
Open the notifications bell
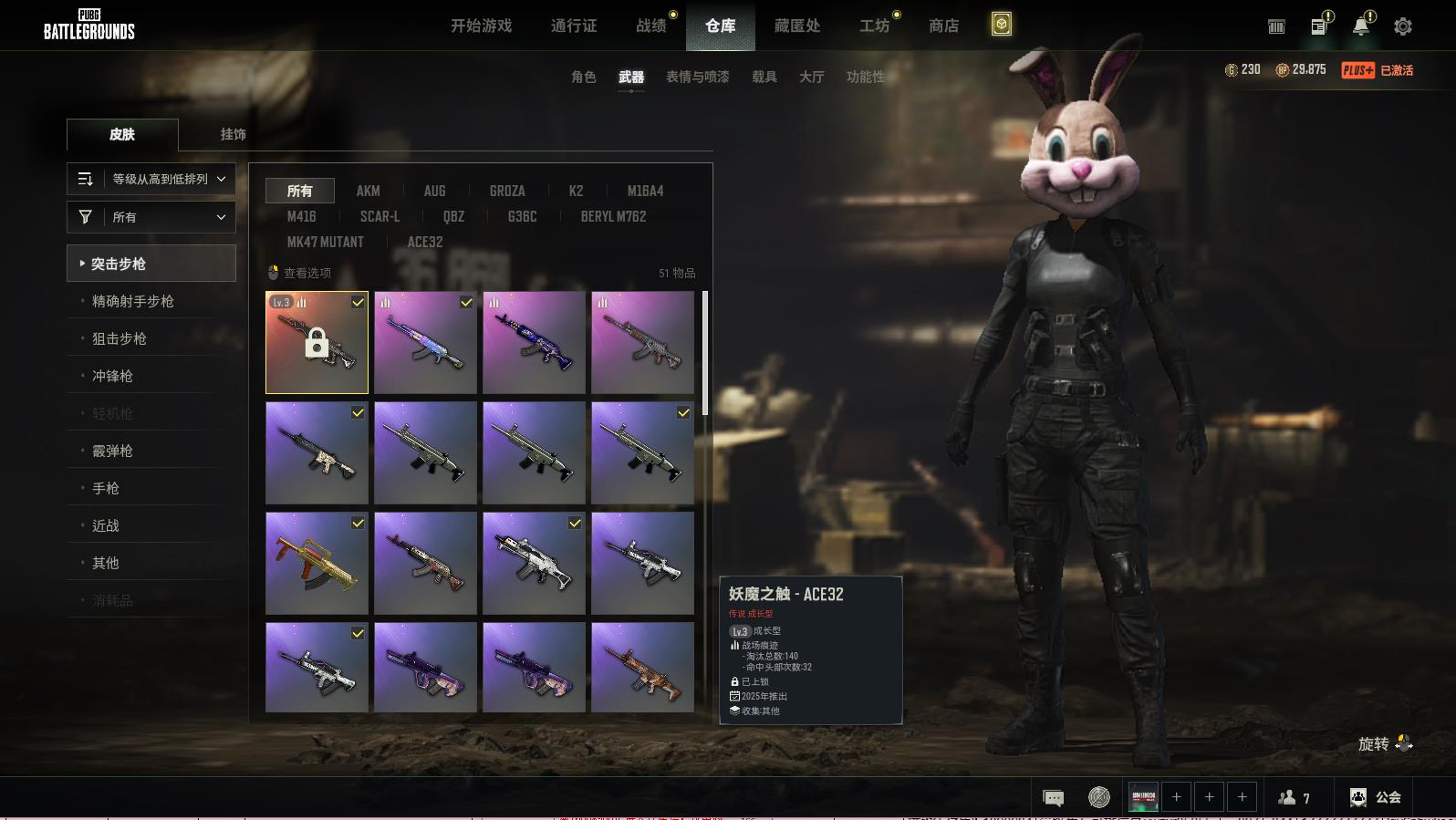[1360, 26]
